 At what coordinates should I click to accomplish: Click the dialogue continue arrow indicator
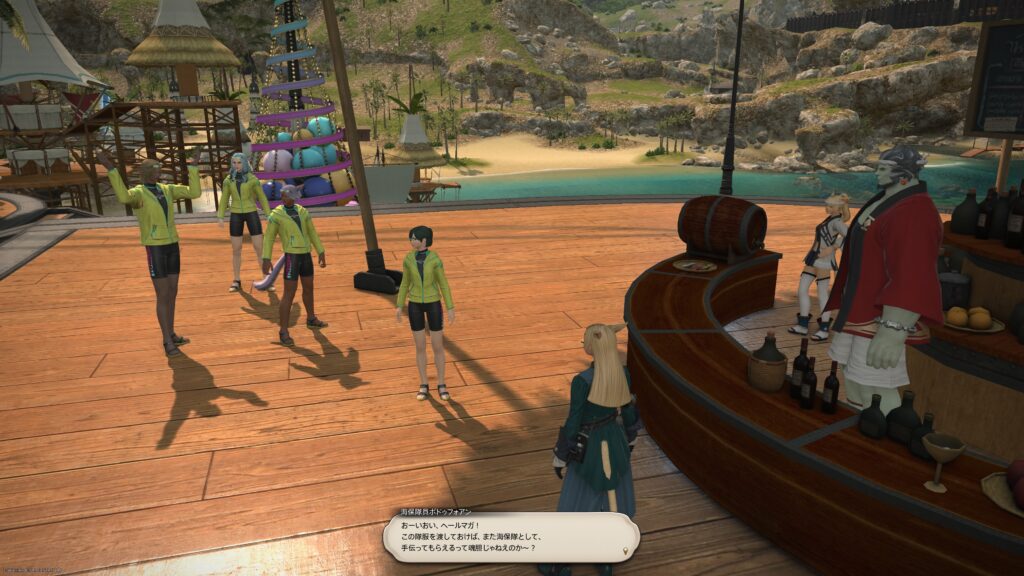pos(626,551)
